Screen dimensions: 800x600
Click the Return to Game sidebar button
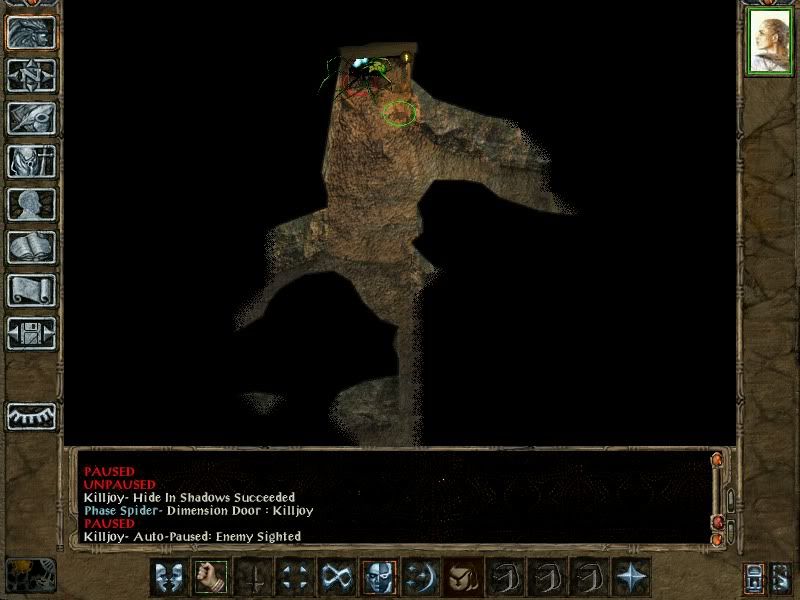tap(30, 32)
